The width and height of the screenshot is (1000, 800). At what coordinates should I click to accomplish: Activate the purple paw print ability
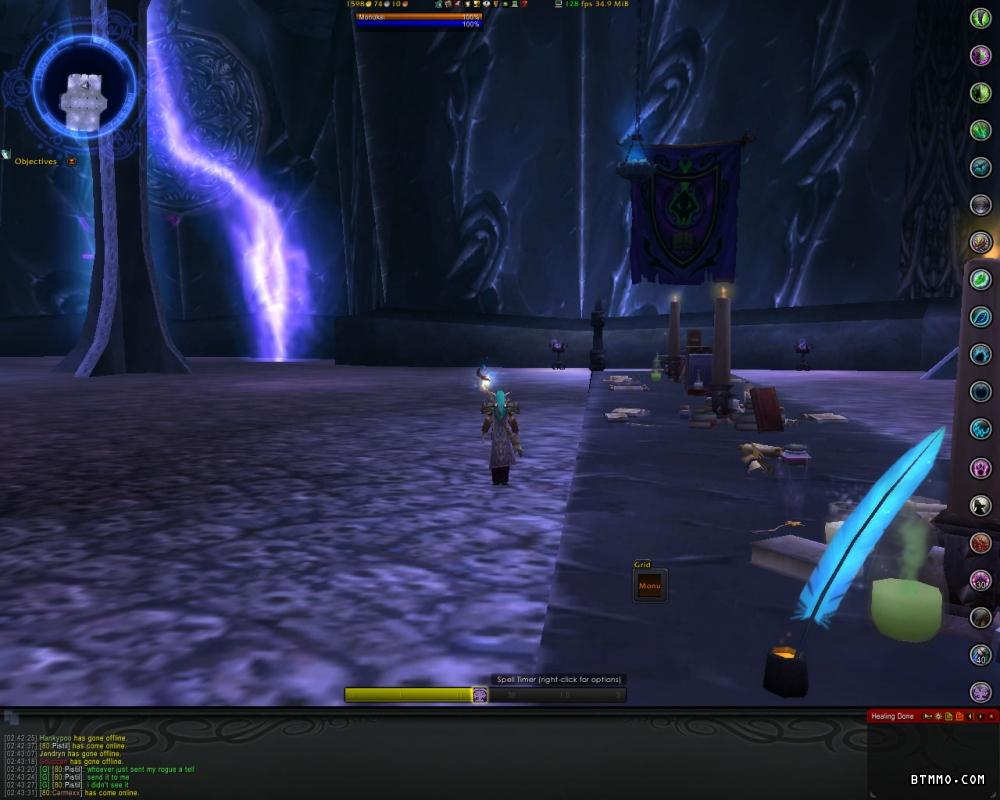point(981,467)
